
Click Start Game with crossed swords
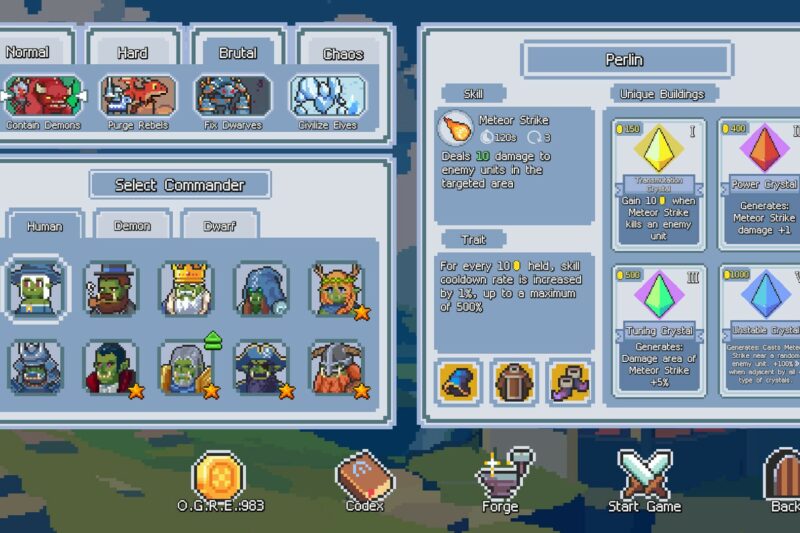(644, 481)
